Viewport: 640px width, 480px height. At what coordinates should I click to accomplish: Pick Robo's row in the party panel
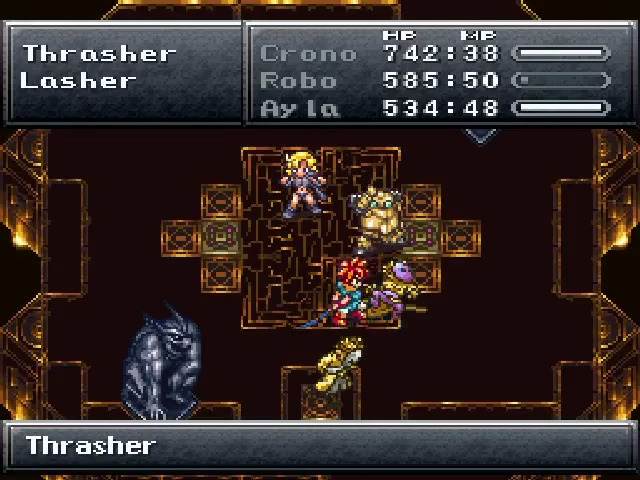click(x=298, y=80)
